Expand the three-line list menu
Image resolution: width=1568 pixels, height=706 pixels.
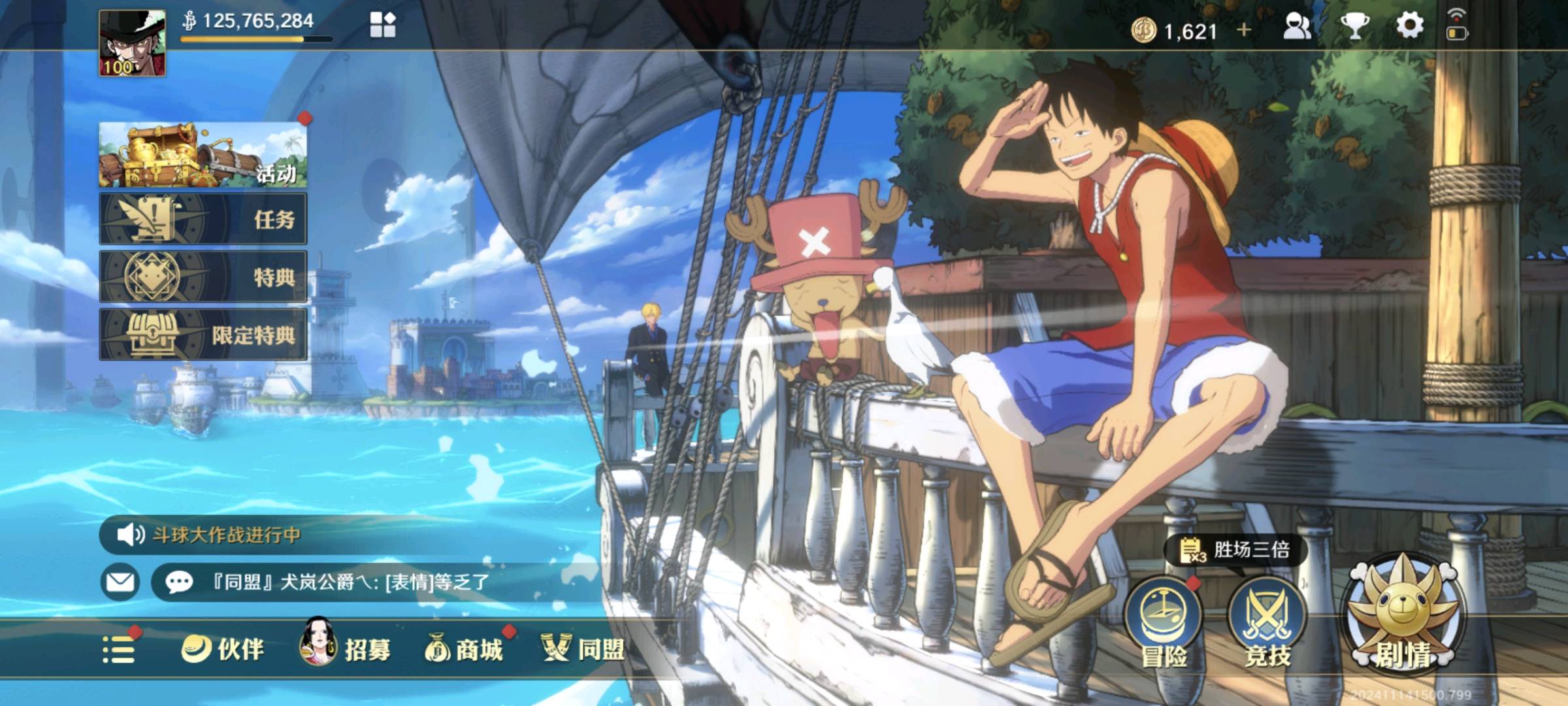pos(119,650)
